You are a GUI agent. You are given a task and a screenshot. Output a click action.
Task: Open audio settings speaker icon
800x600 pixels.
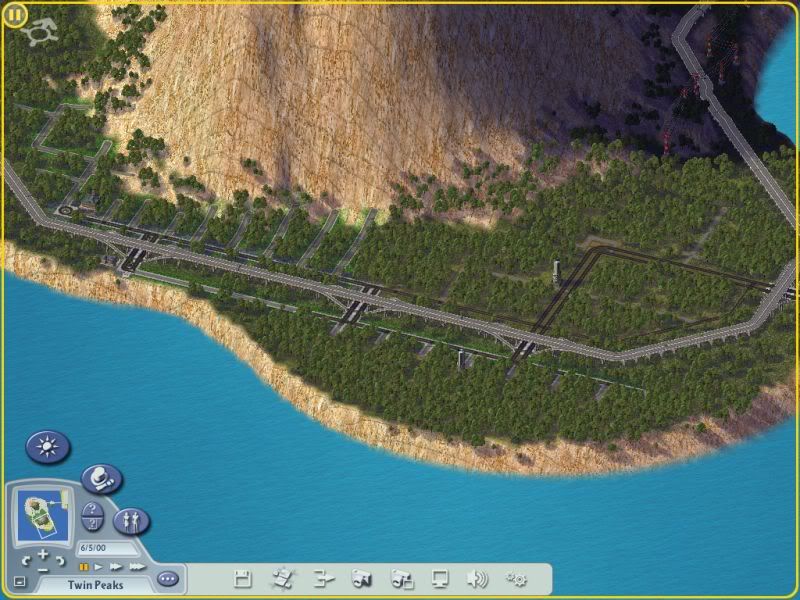click(478, 578)
